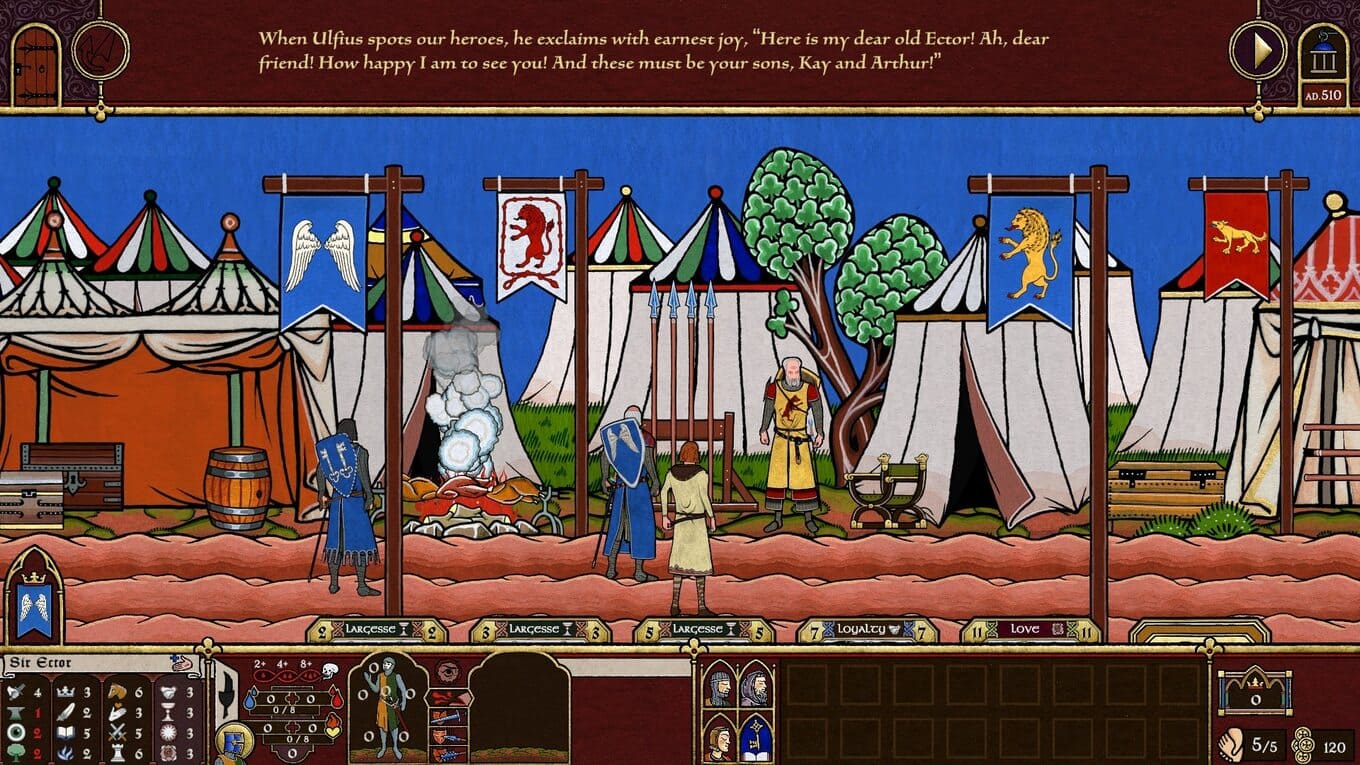Click the Sir Ector name scroll
1360x765 pixels.
90,663
